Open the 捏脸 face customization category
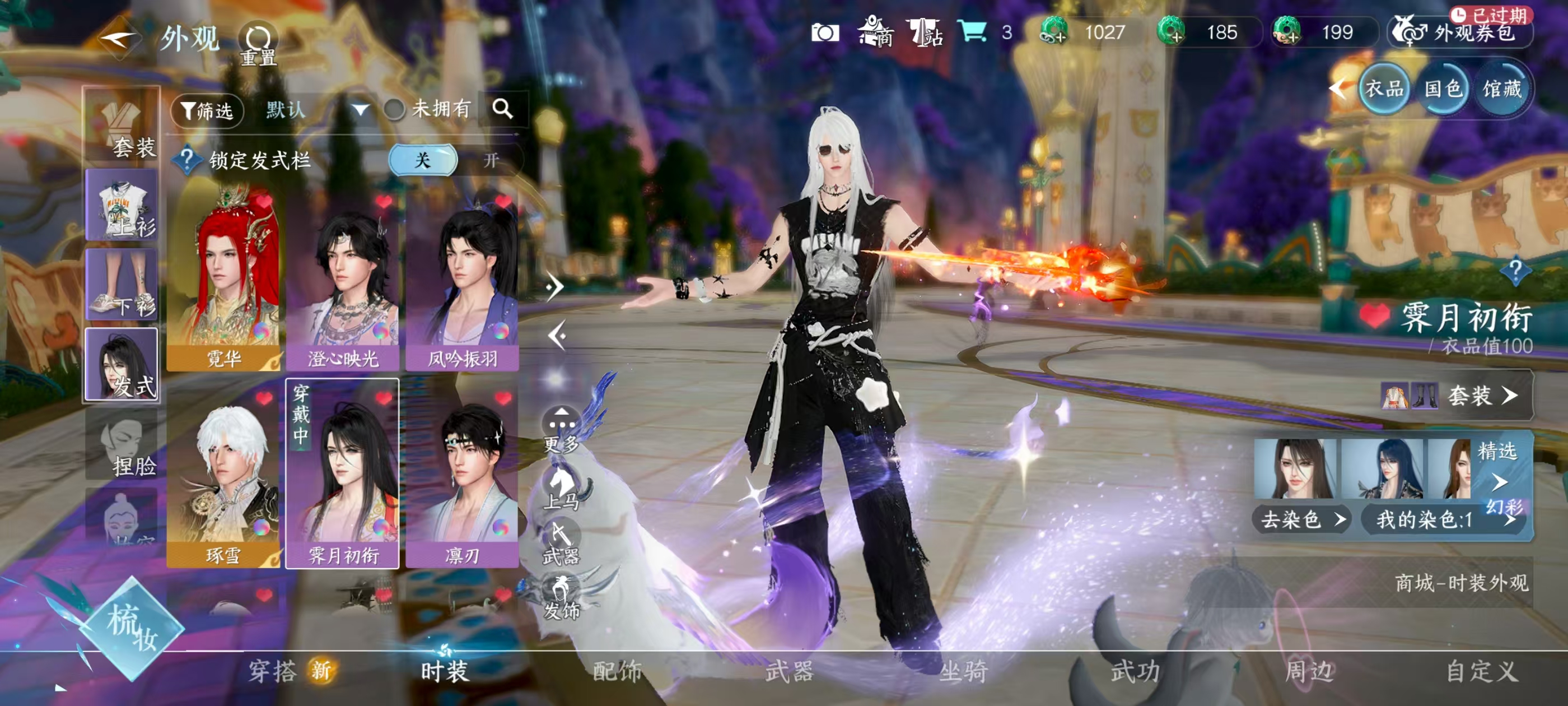The image size is (1568, 706). click(x=122, y=444)
